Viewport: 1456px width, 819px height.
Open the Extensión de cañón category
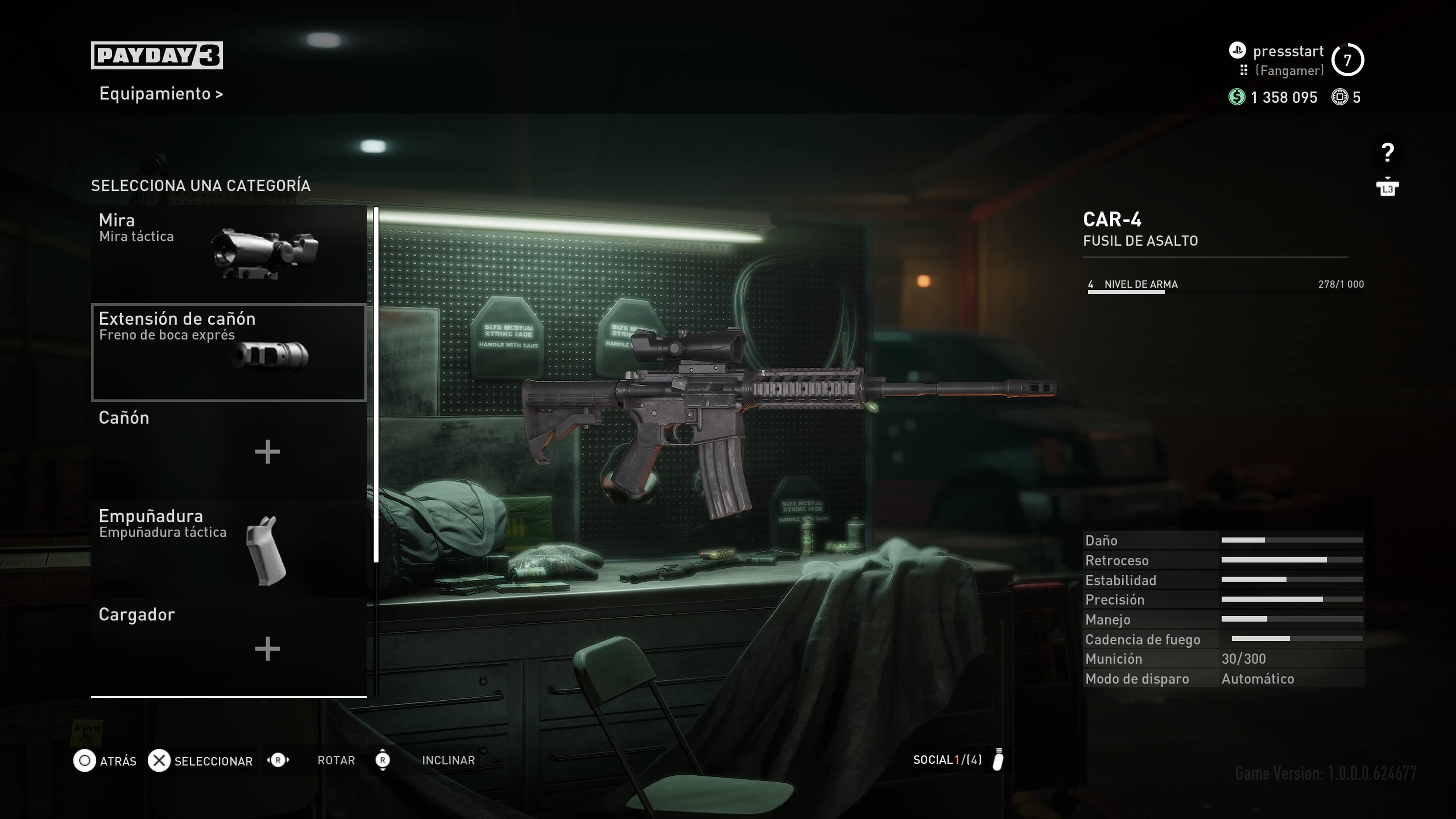pos(228,352)
